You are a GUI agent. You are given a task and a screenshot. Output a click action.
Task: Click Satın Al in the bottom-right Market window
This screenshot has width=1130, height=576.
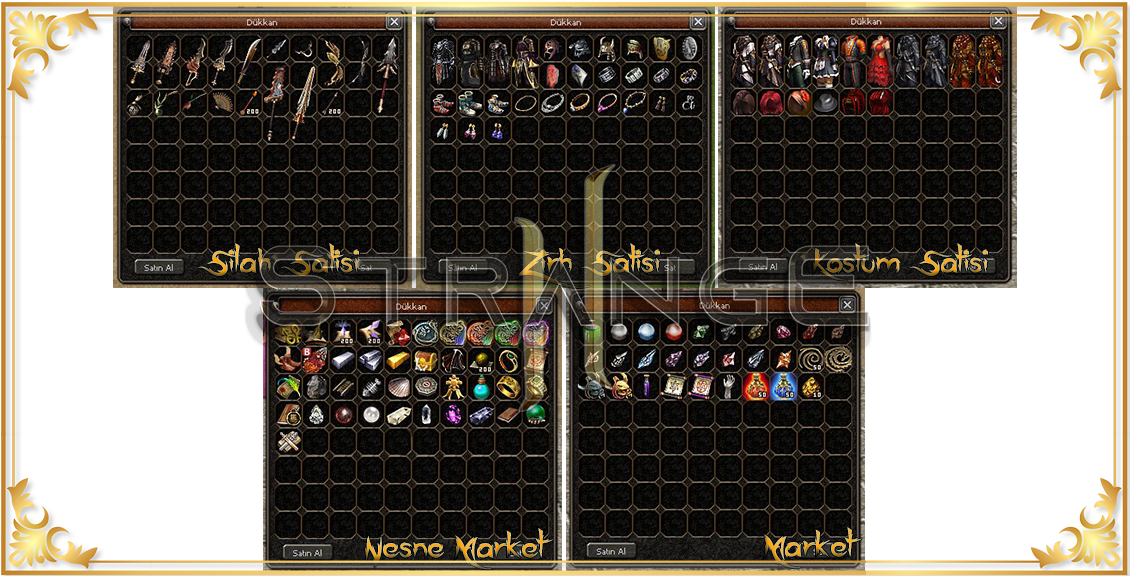coord(610,551)
